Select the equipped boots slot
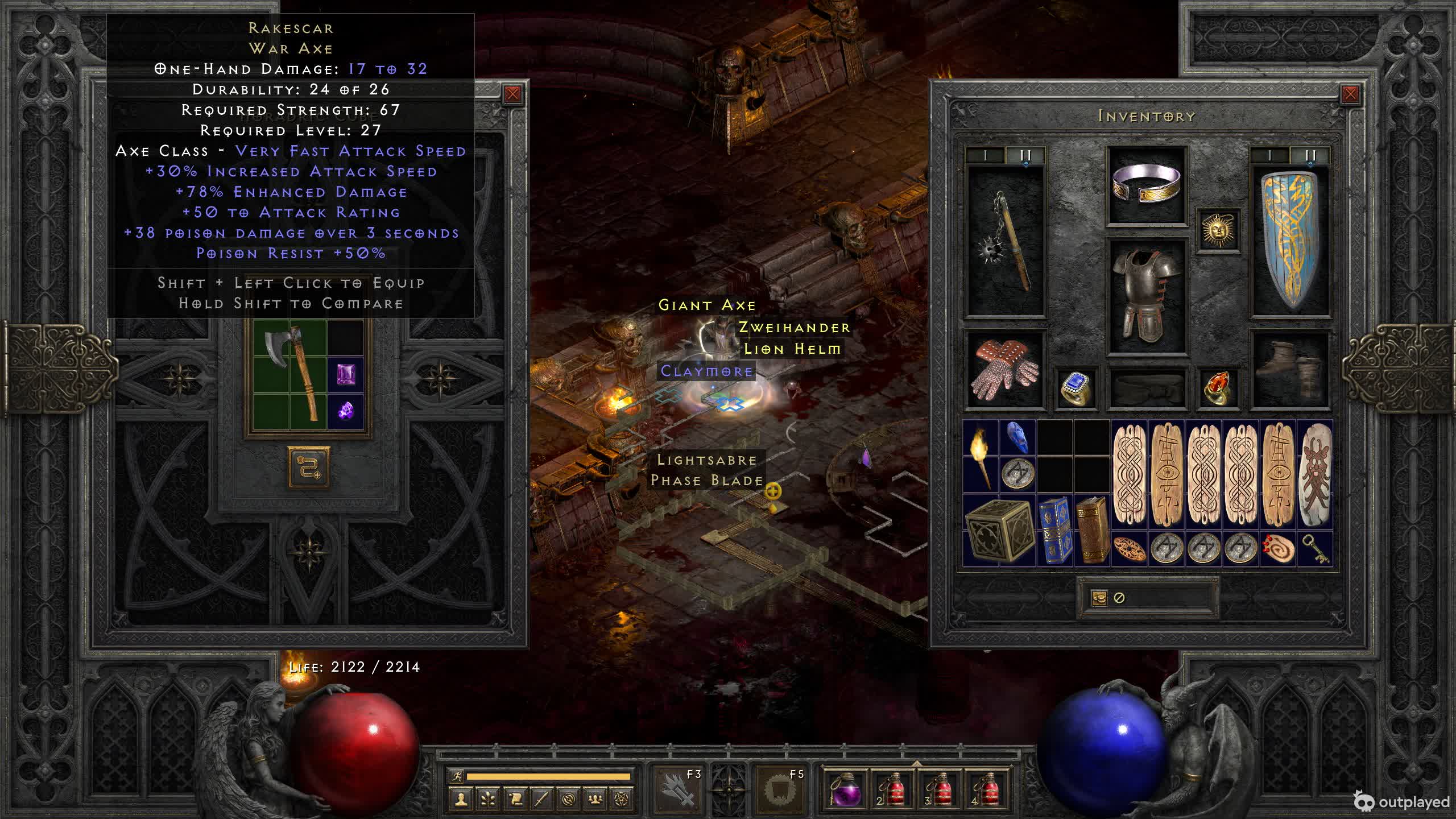 coord(1290,370)
